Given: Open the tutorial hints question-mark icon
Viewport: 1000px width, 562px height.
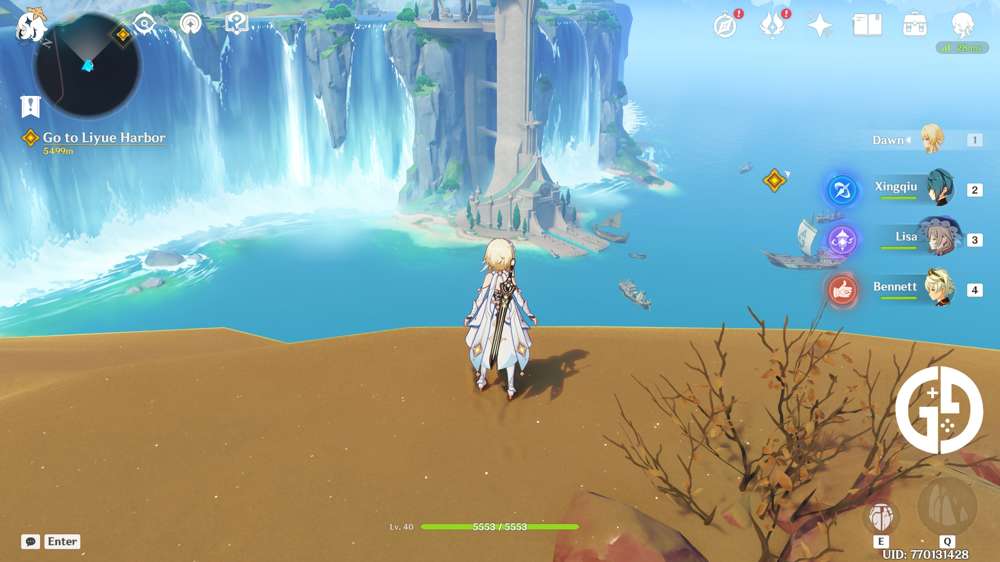Looking at the screenshot, I should pos(237,23).
